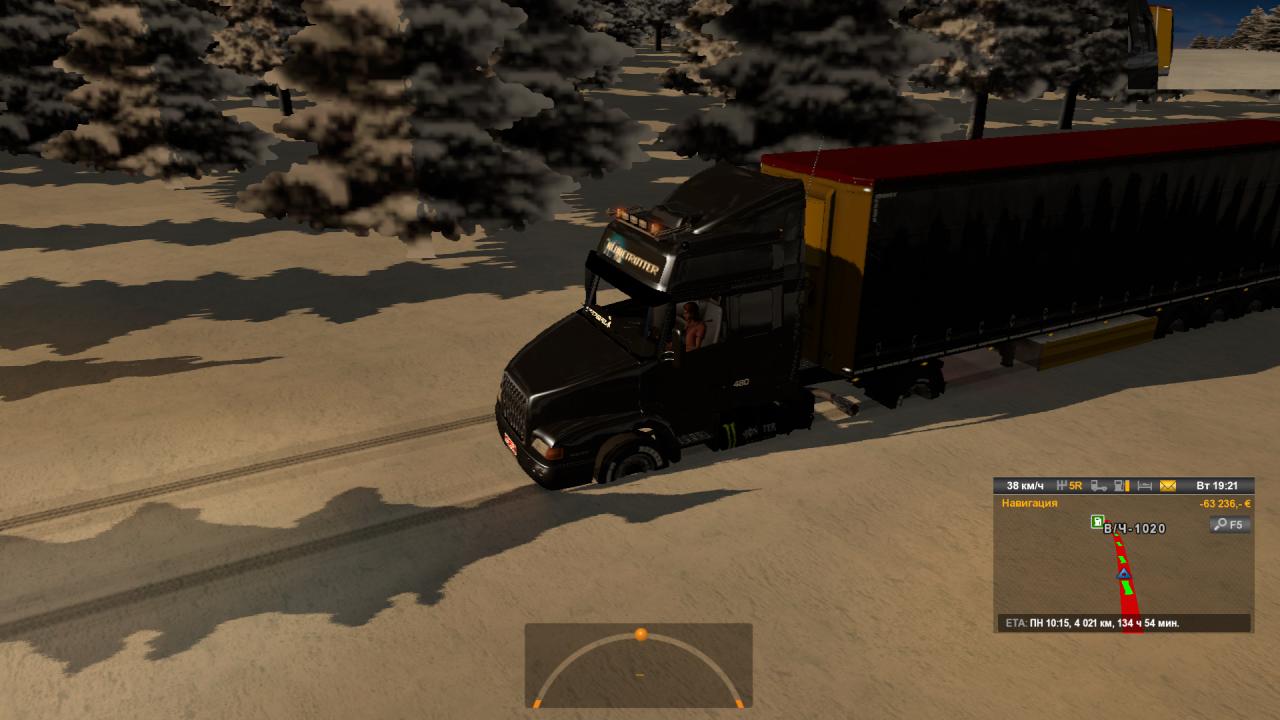1280x720 pixels.
Task: Open the Навигация route advisor panel
Action: pyautogui.click(x=1029, y=503)
